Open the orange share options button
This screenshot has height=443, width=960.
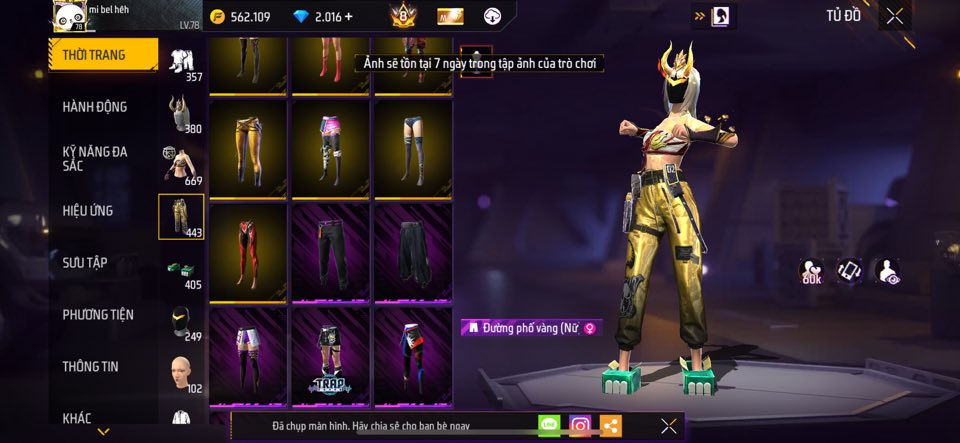610,426
